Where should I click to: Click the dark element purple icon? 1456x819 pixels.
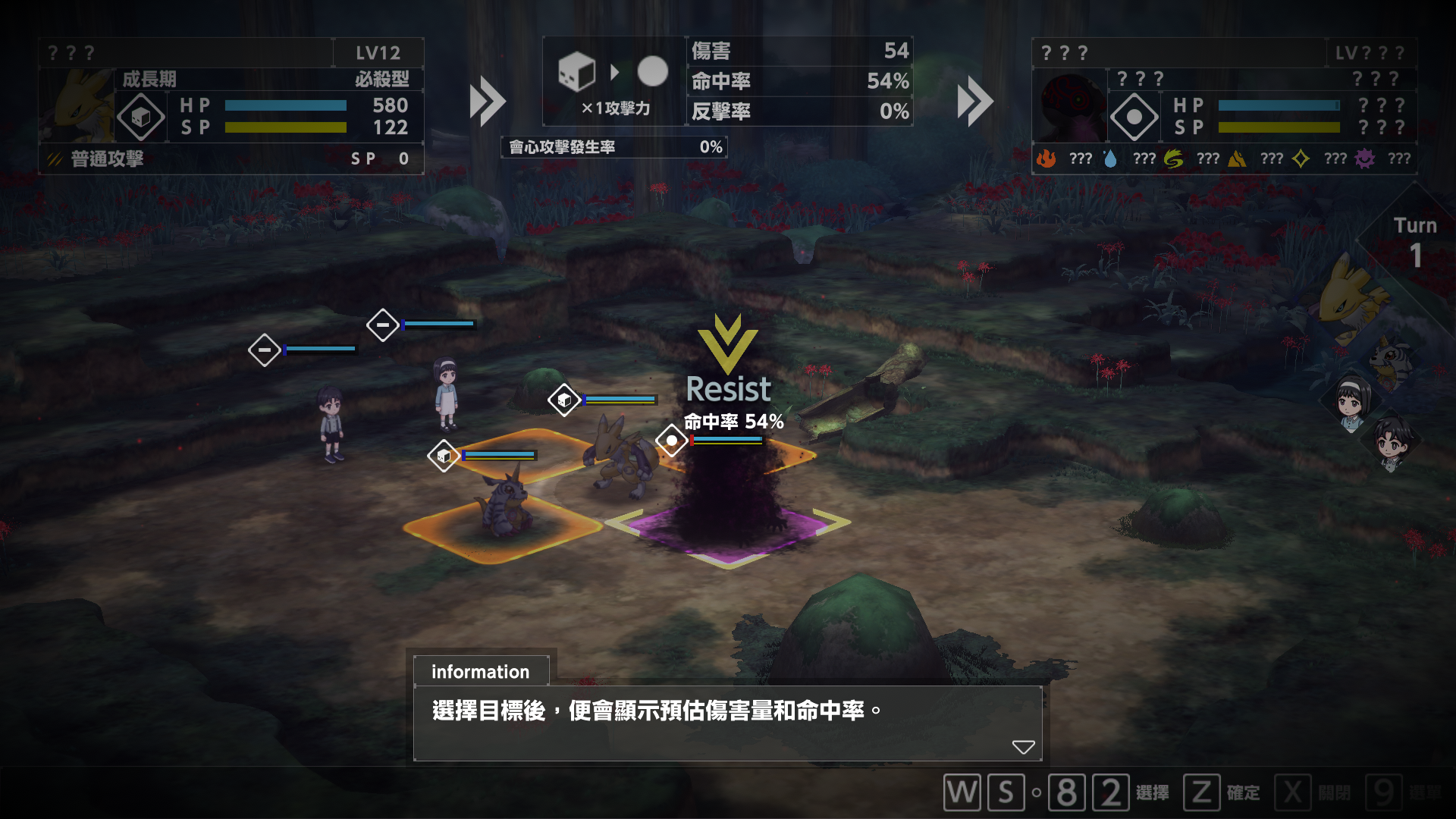1363,158
